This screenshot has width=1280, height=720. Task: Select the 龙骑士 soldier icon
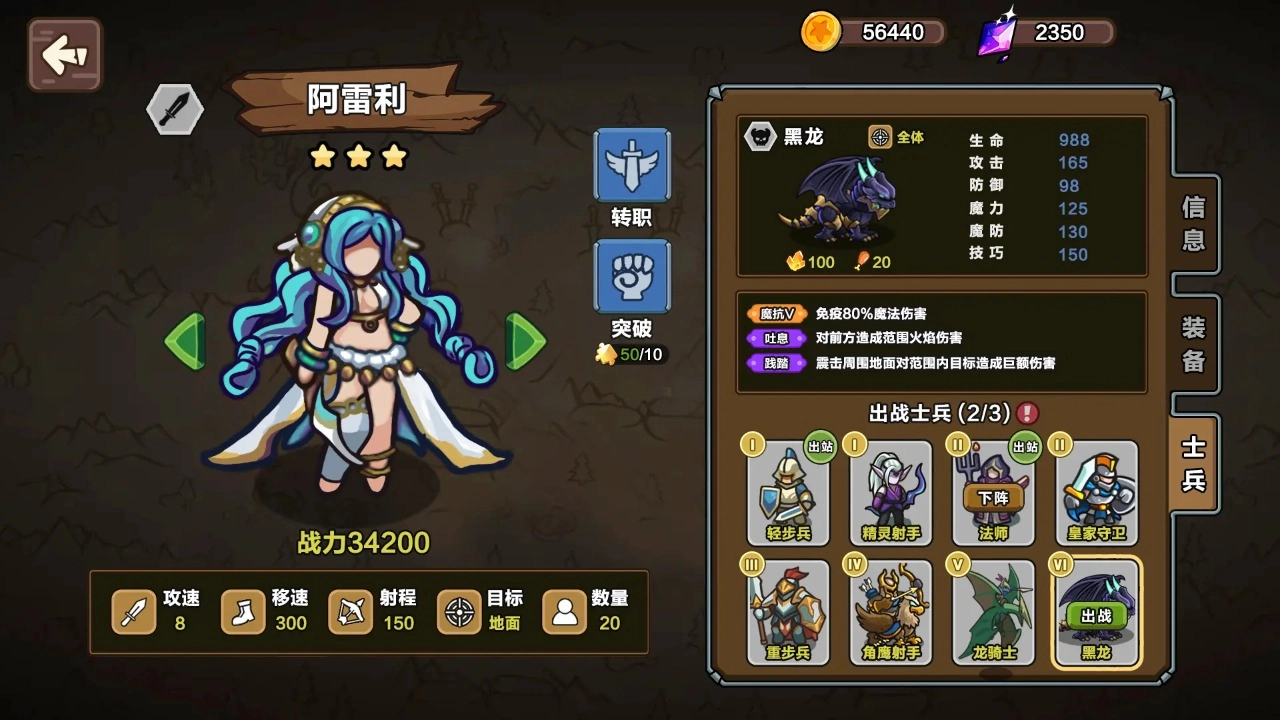pyautogui.click(x=993, y=612)
